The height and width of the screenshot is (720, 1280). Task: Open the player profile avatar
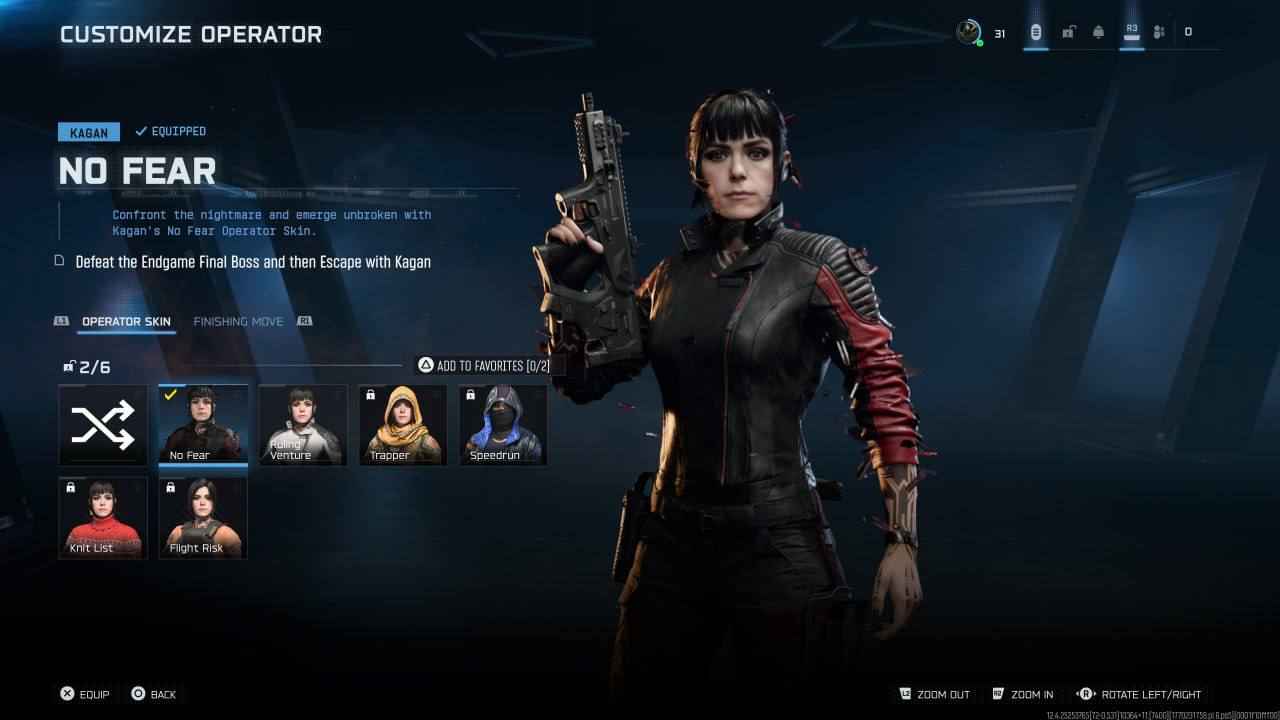click(x=968, y=32)
